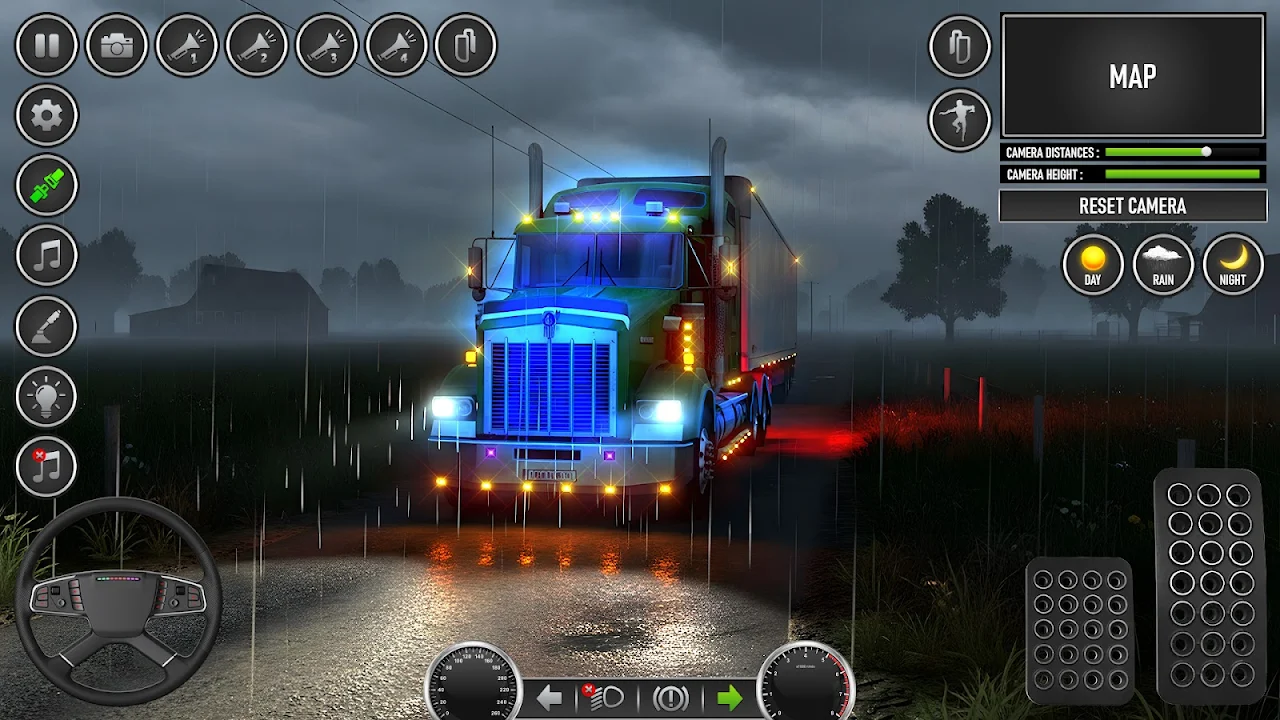
Task: Open the MAP panel
Action: coord(1133,76)
